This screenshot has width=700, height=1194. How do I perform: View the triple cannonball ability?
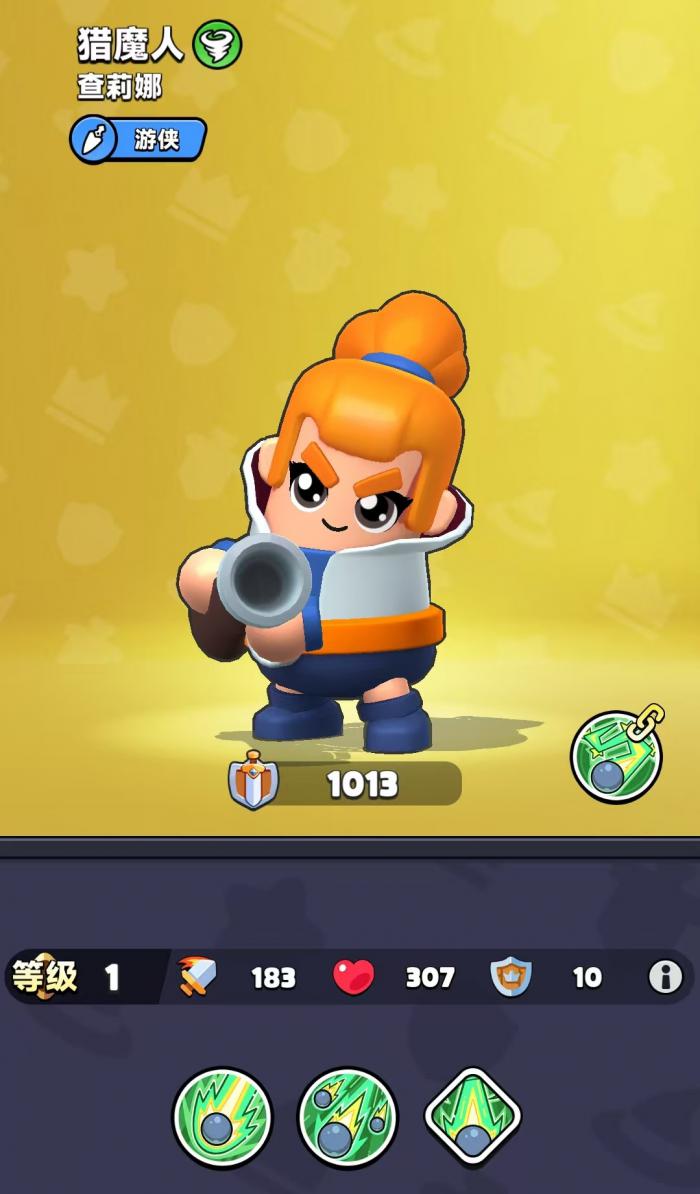[347, 1116]
